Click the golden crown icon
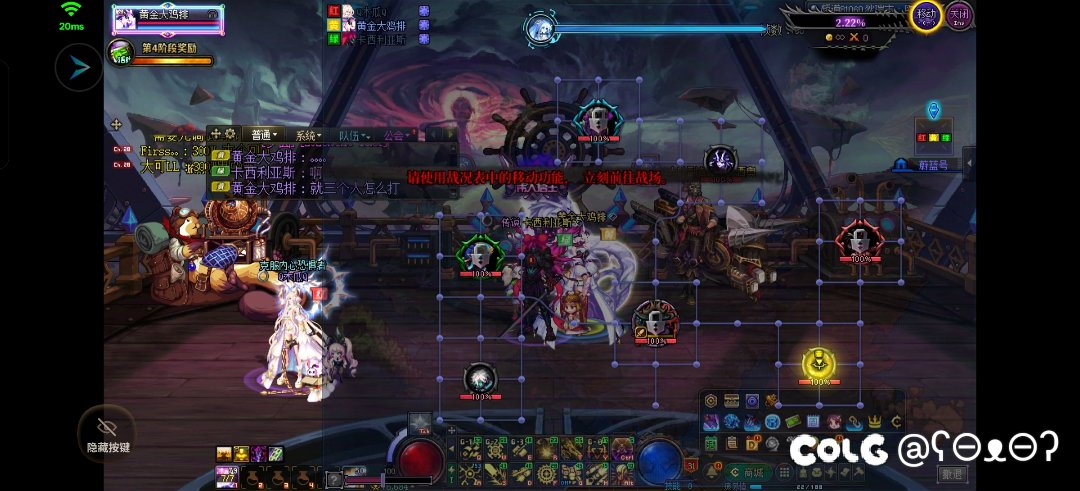 tap(875, 421)
